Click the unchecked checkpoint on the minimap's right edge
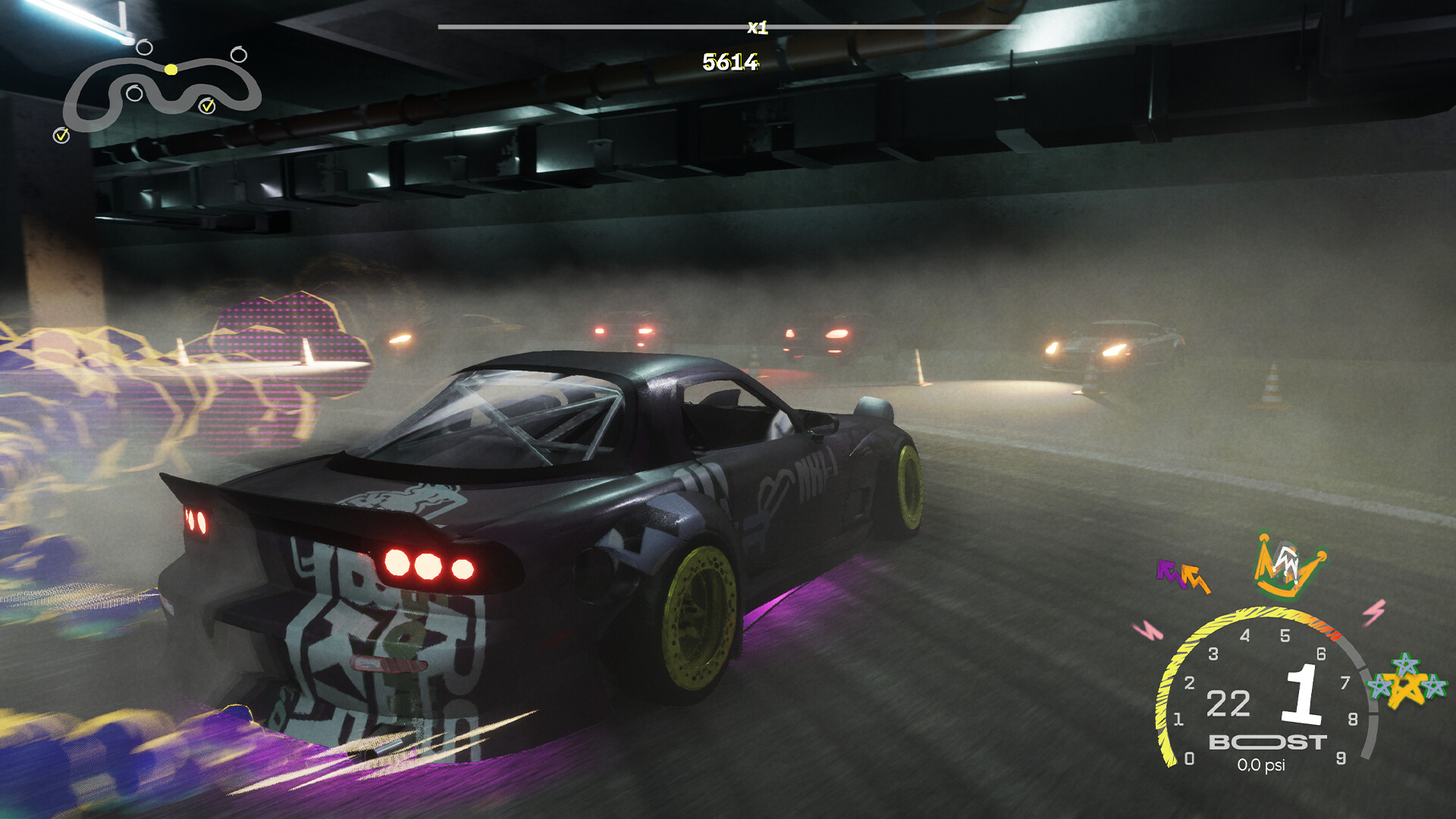The height and width of the screenshot is (819, 1456). [x=240, y=55]
